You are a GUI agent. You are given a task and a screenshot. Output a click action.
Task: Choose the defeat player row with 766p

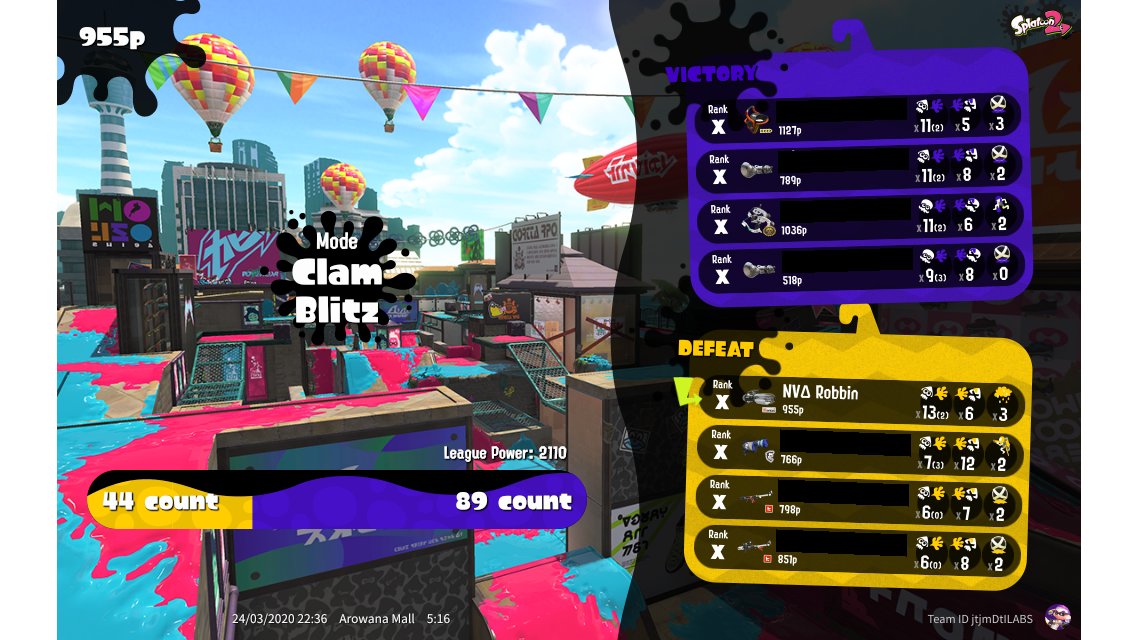pyautogui.click(x=860, y=450)
